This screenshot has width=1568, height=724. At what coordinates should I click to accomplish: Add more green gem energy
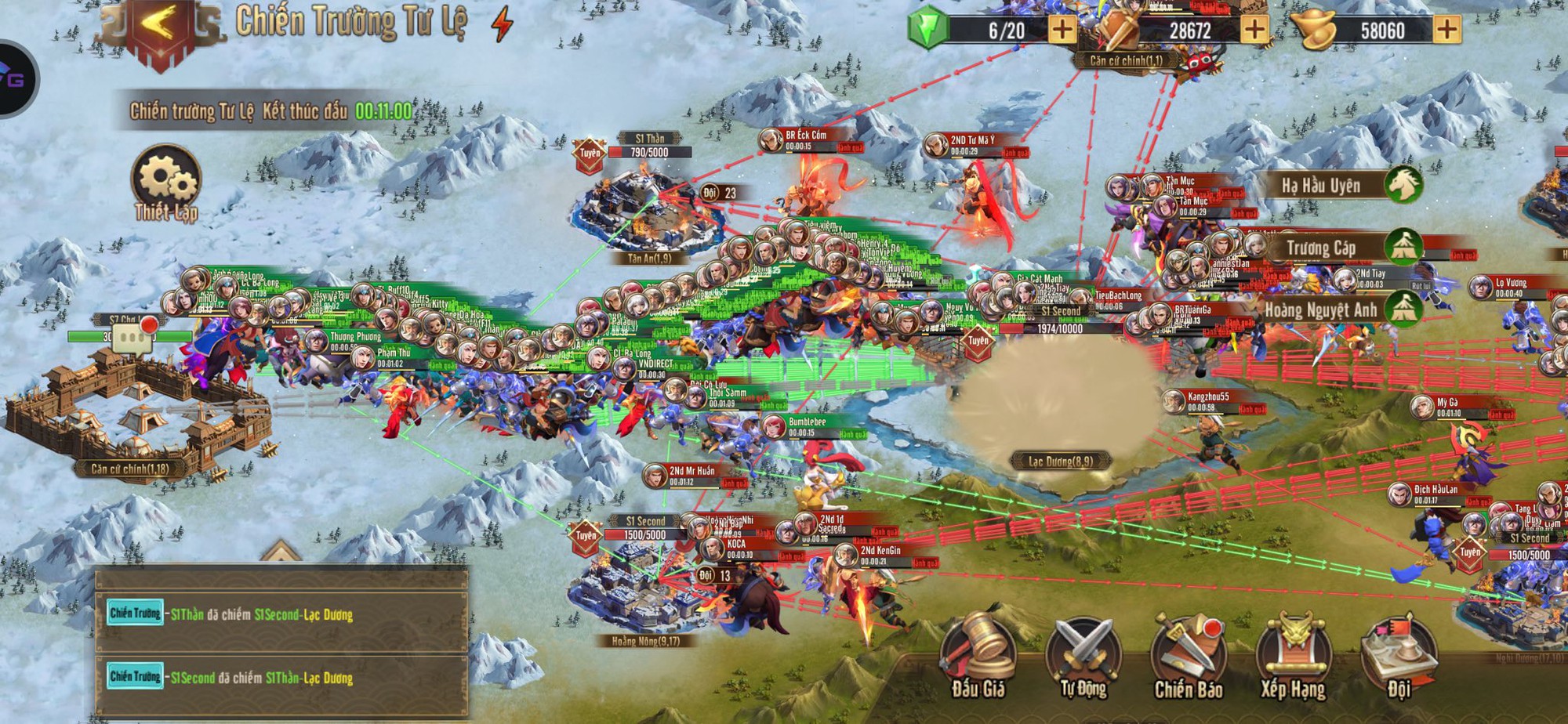point(1062,31)
